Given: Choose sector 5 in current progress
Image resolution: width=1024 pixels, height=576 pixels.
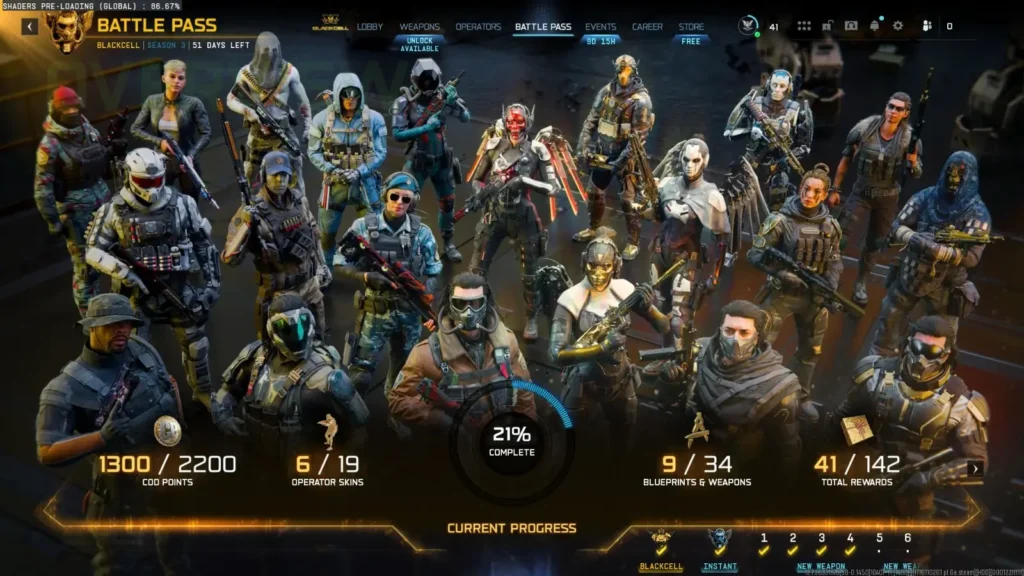Looking at the screenshot, I should click(x=879, y=544).
